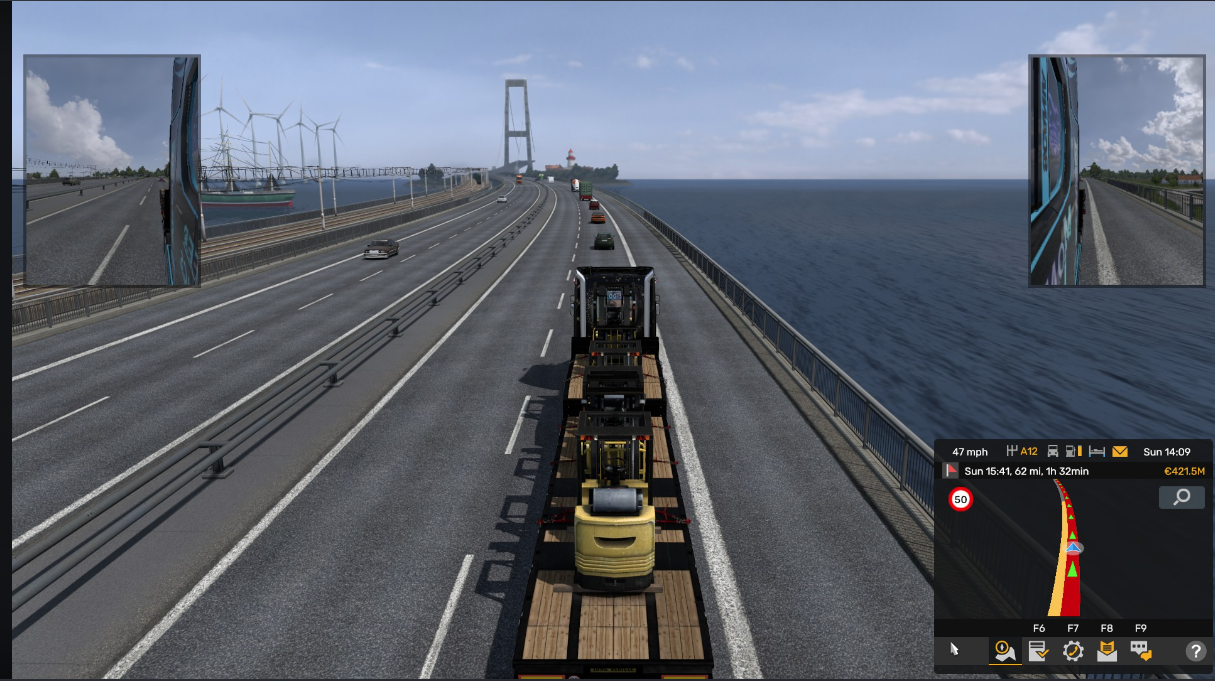Click the yellow envelope mail notification icon
Image resolution: width=1215 pixels, height=681 pixels.
(x=1120, y=452)
